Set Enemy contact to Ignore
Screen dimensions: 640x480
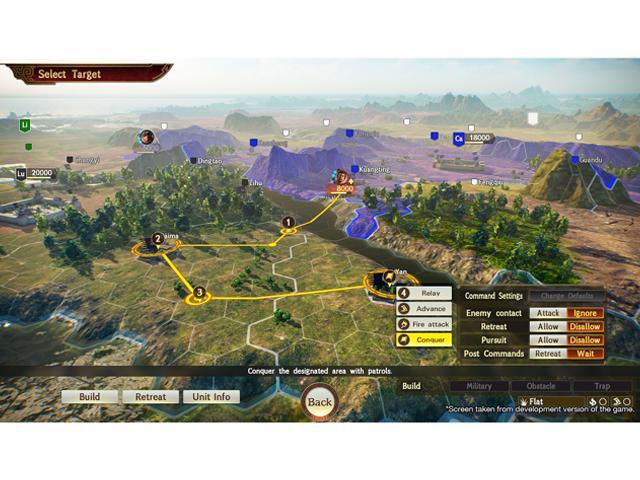tap(586, 313)
